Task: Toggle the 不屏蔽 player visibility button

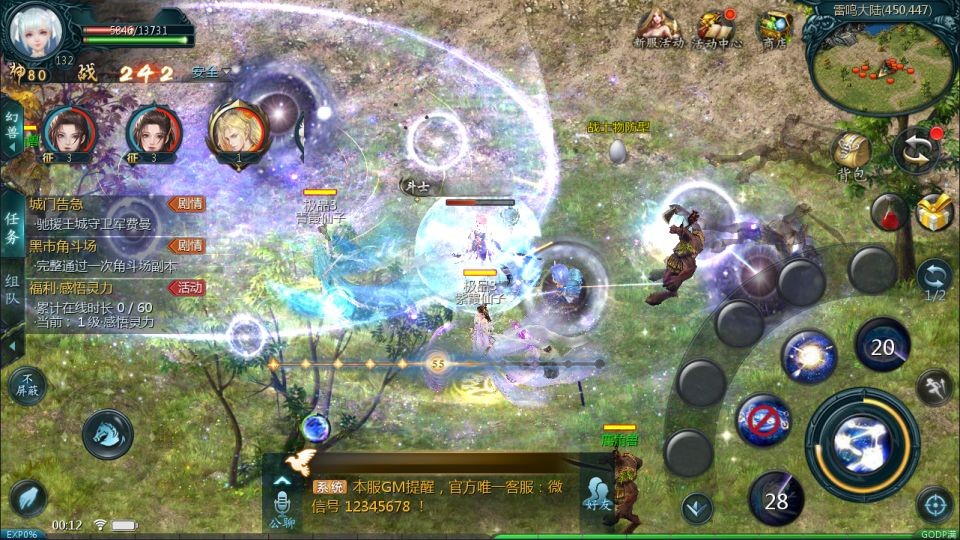Action: pos(27,385)
